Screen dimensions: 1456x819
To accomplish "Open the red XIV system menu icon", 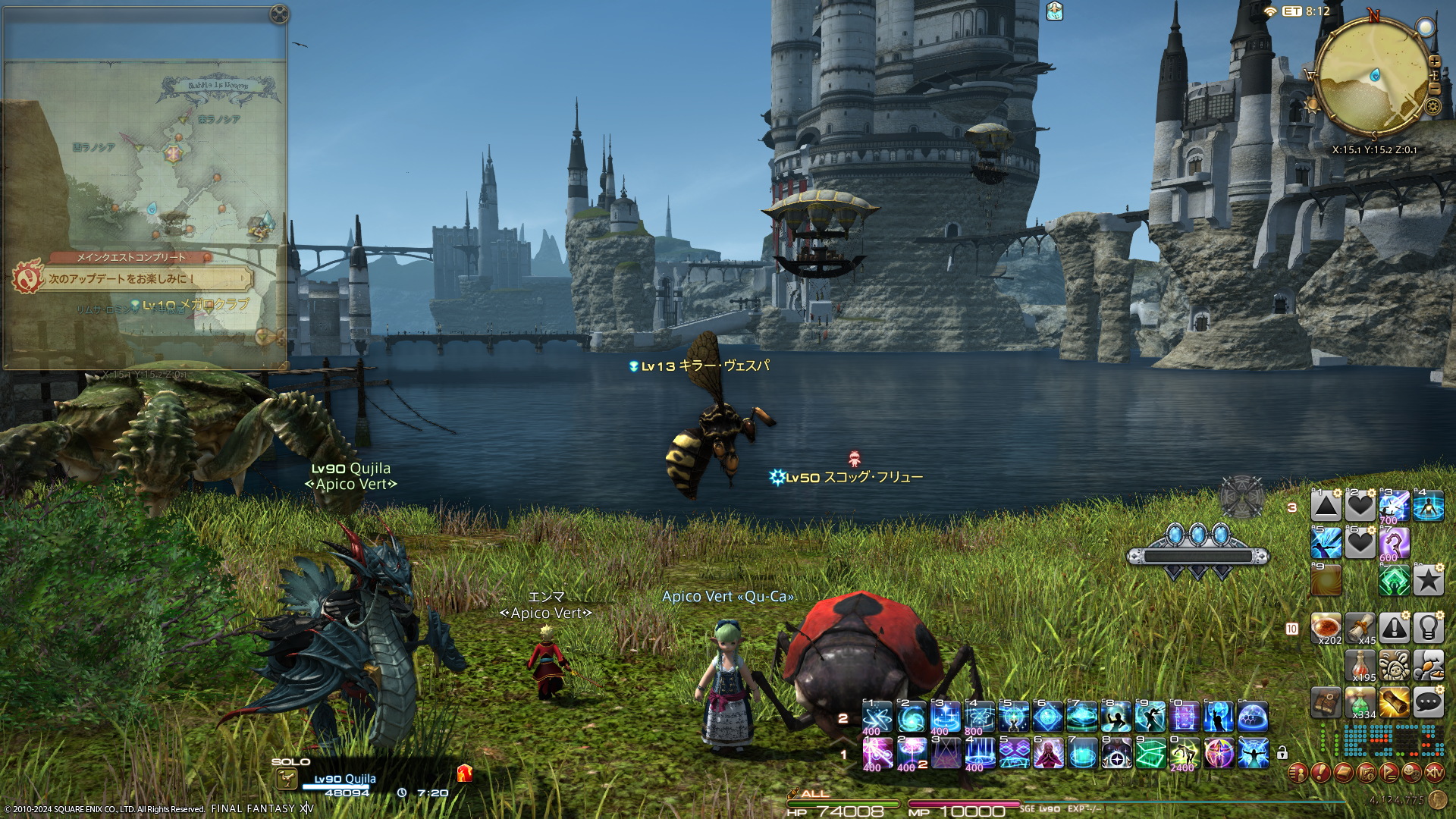I will (1435, 773).
